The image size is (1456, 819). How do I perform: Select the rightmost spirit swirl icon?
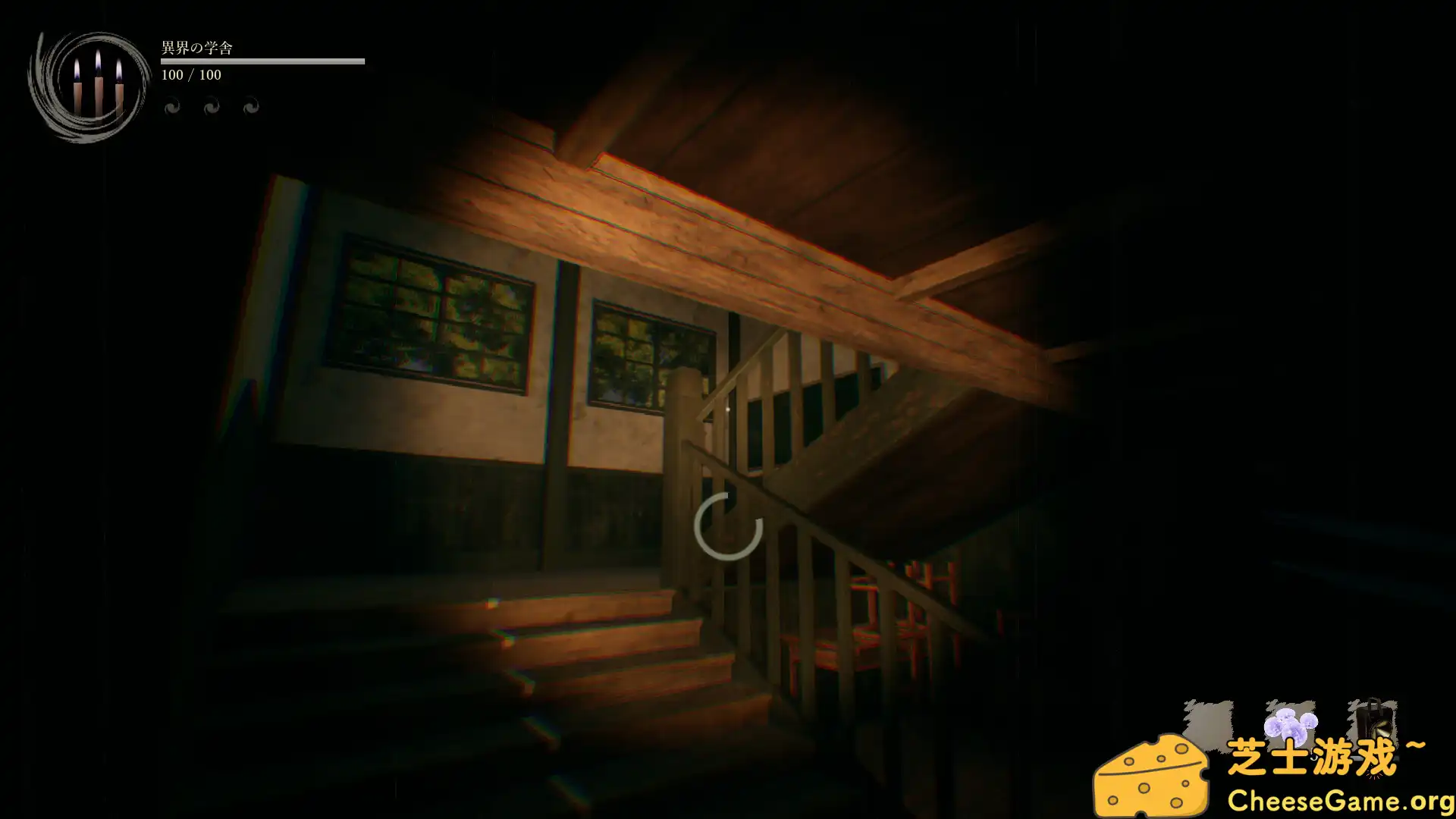250,106
